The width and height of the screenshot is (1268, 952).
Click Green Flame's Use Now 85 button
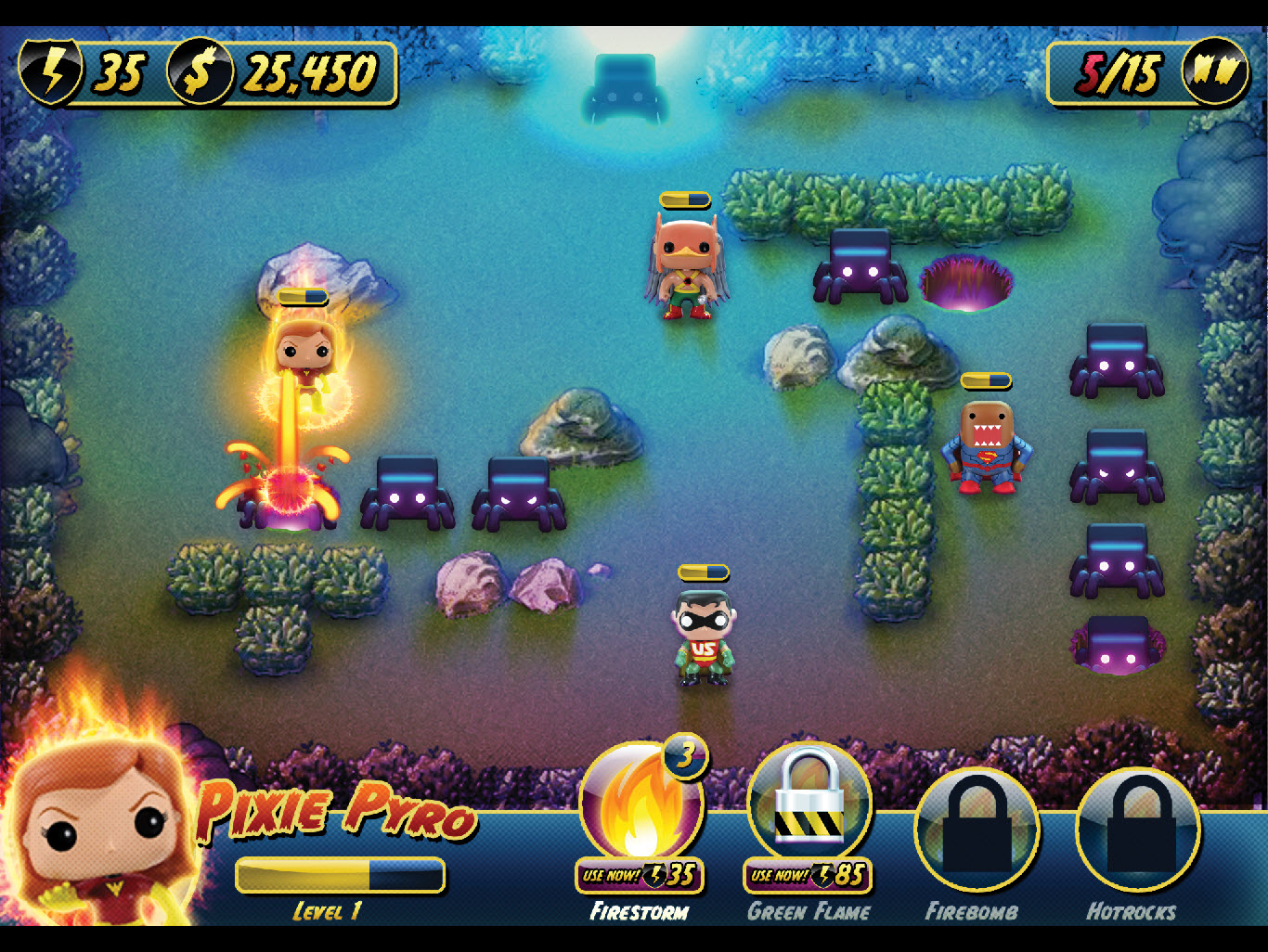tap(808, 875)
